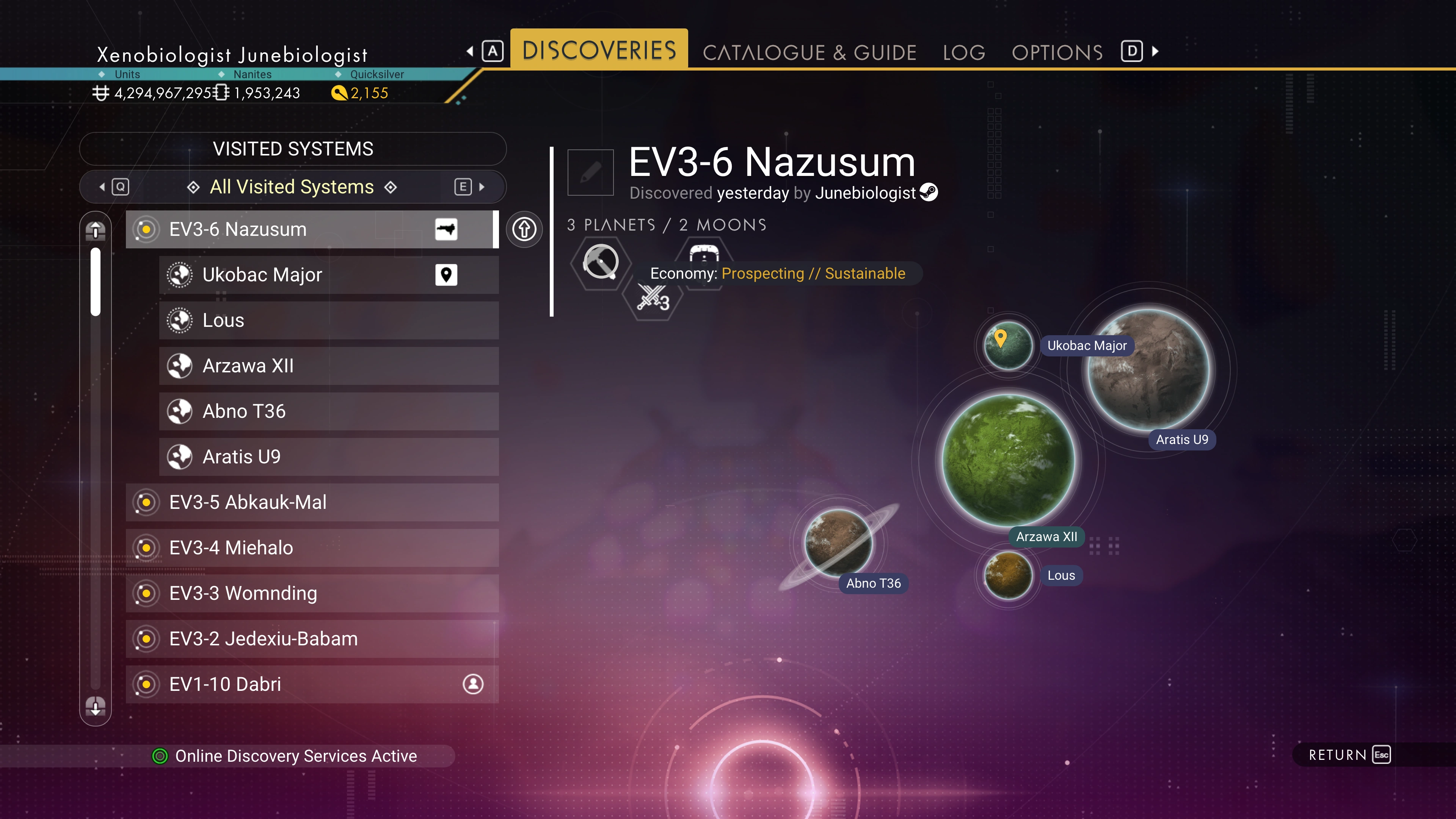Select the Discoveries tab

[x=599, y=50]
